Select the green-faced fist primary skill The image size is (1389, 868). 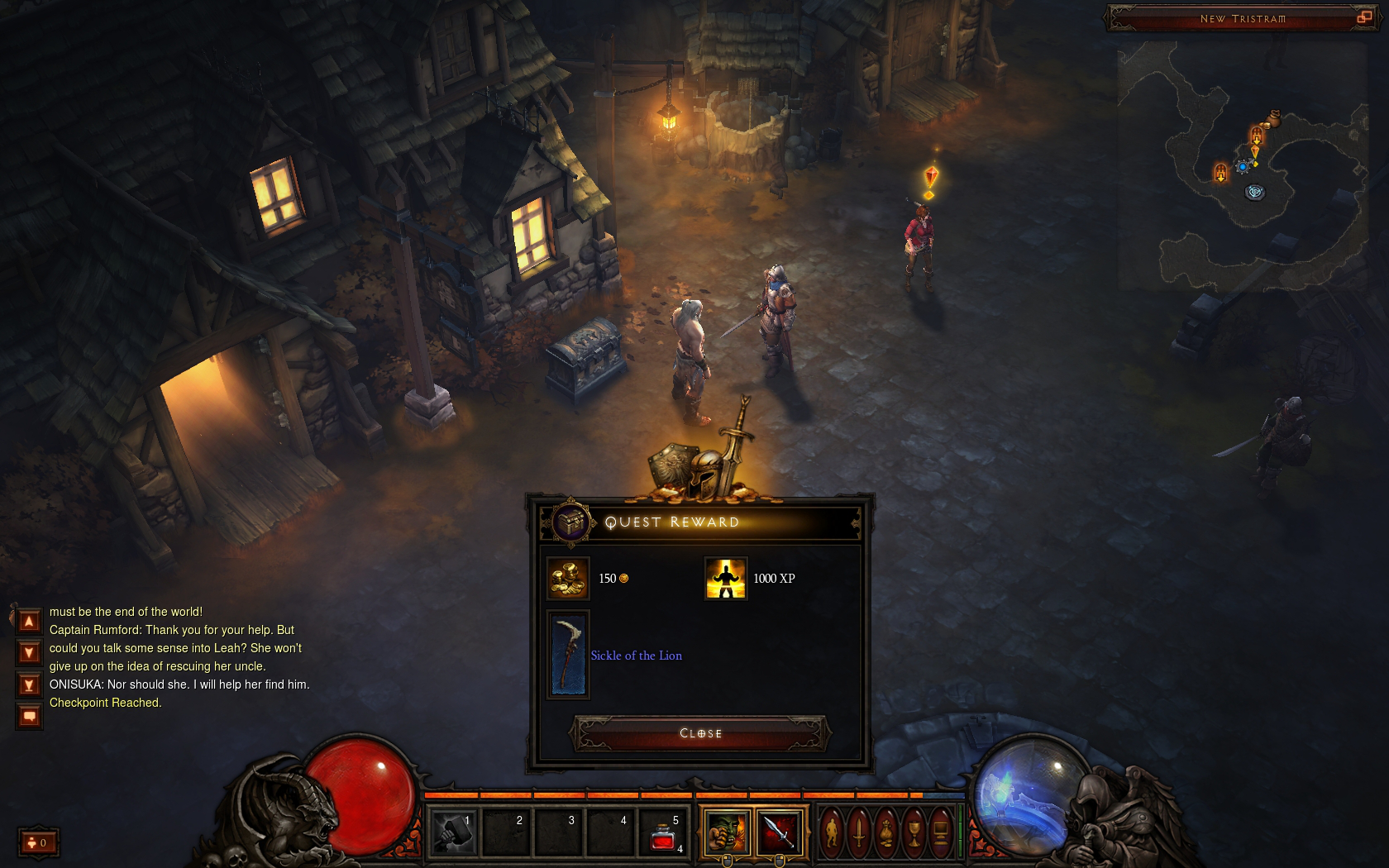click(x=727, y=832)
